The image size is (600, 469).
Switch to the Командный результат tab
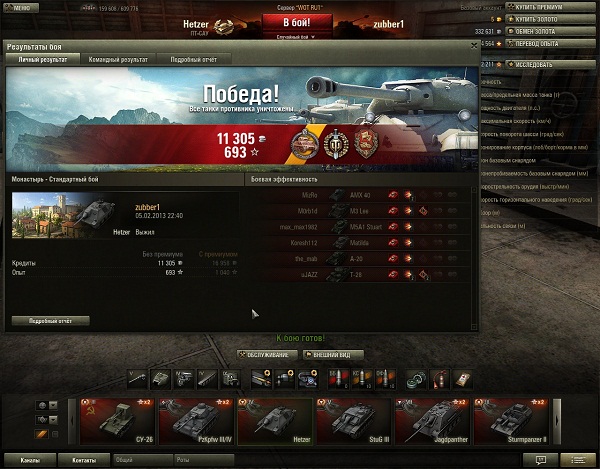coord(117,60)
